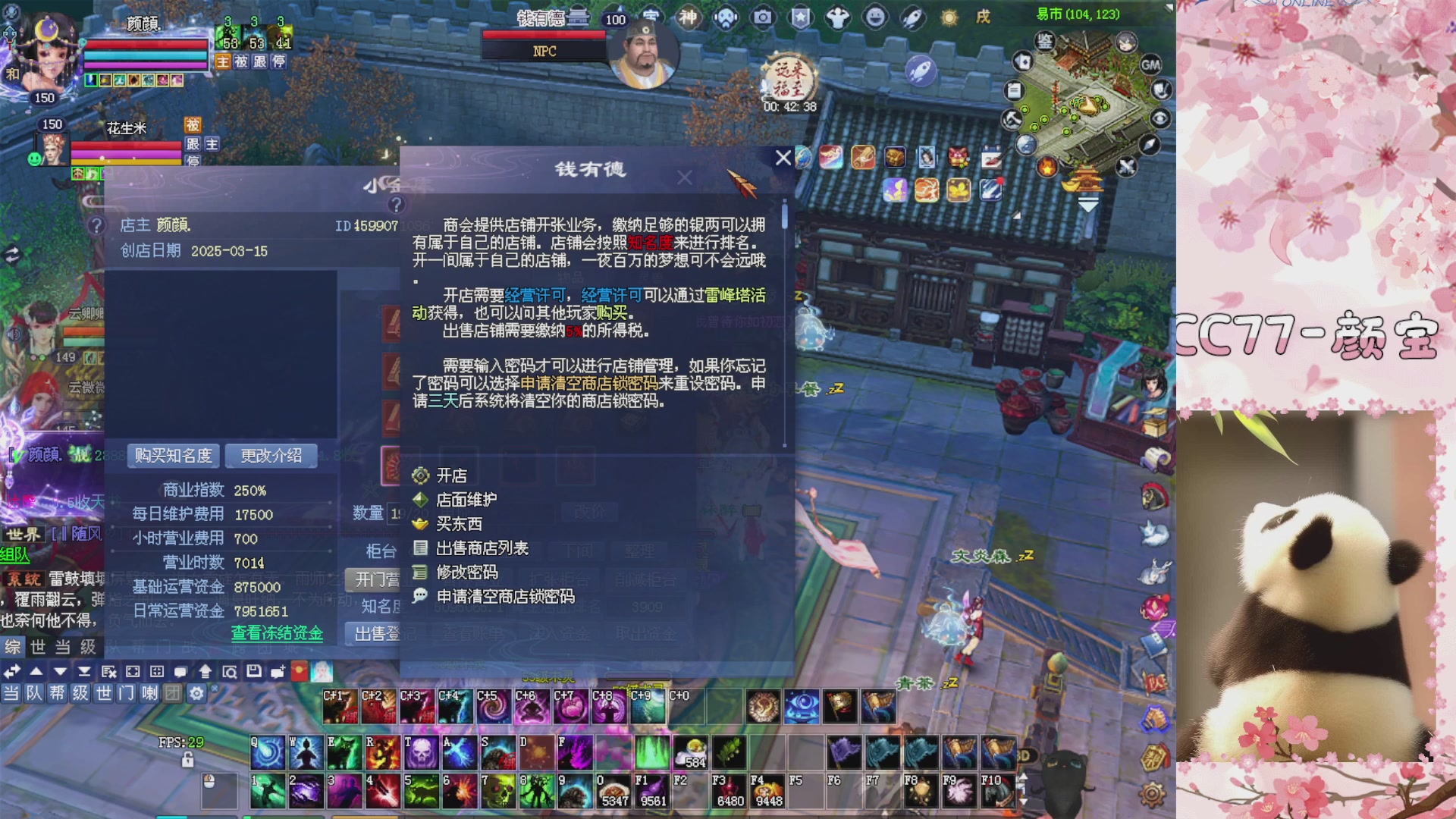Open the camera screenshot icon at top
The width and height of the screenshot is (1456, 819).
click(x=763, y=17)
